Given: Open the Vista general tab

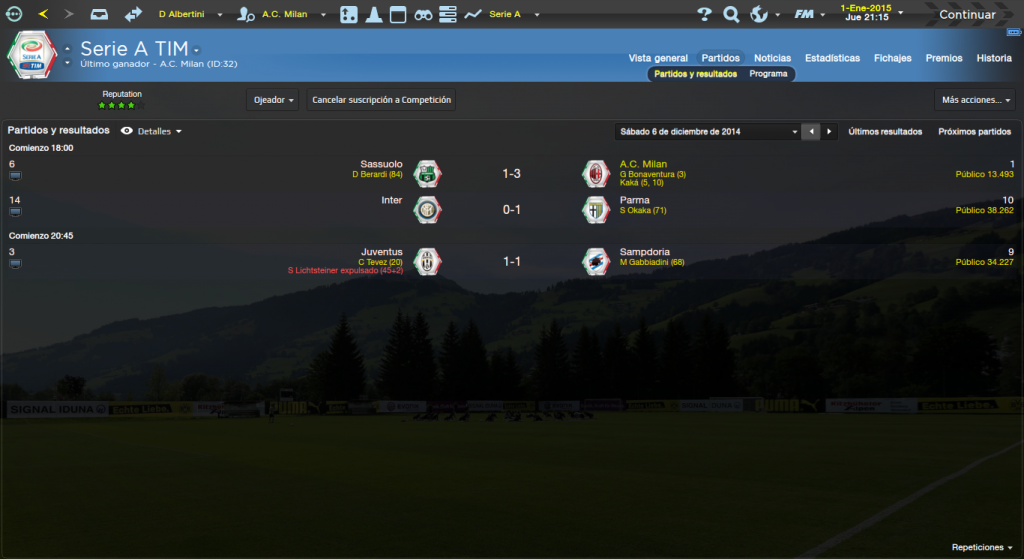Looking at the screenshot, I should pos(658,58).
